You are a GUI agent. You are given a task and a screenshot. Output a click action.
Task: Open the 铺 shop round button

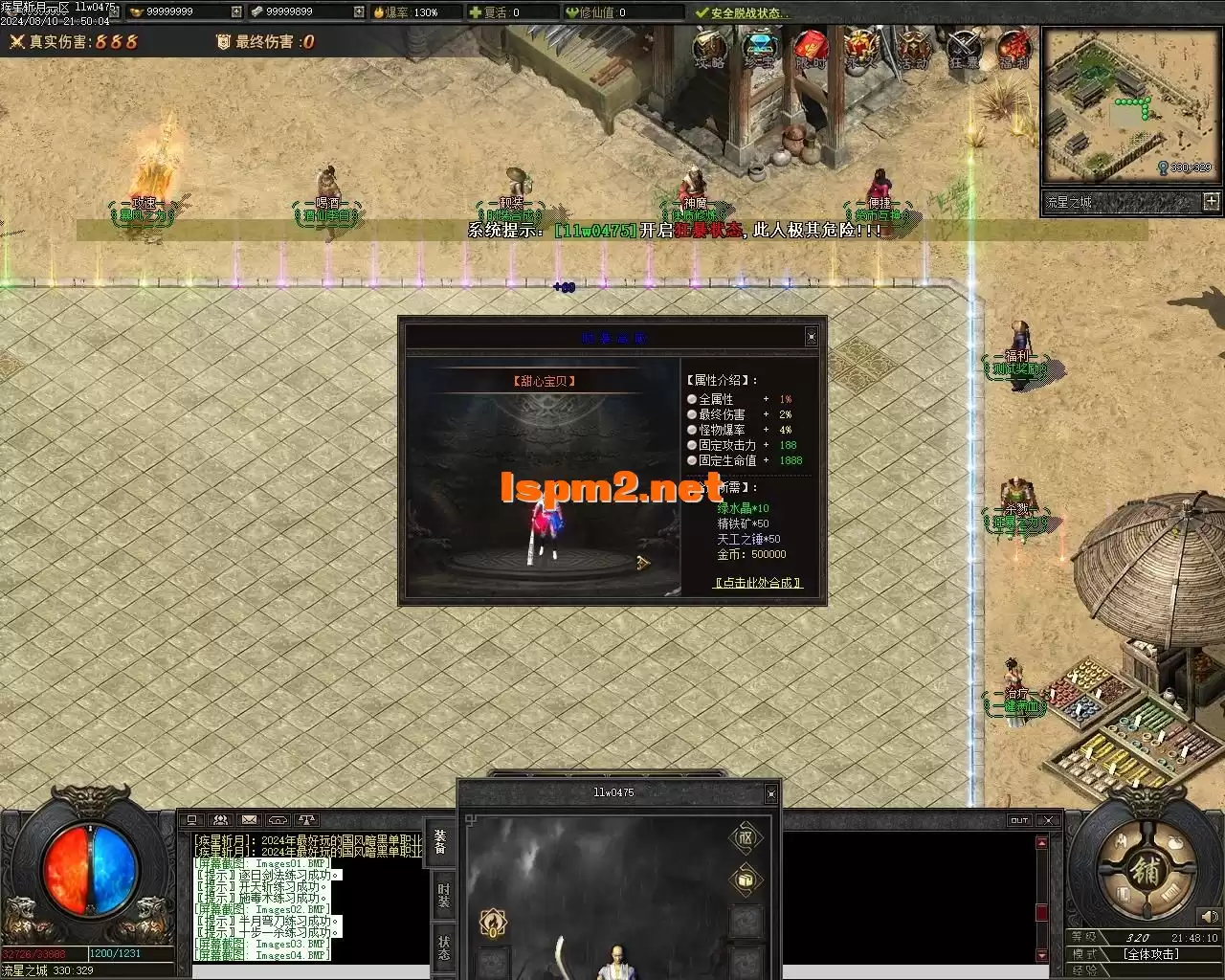point(1145,872)
